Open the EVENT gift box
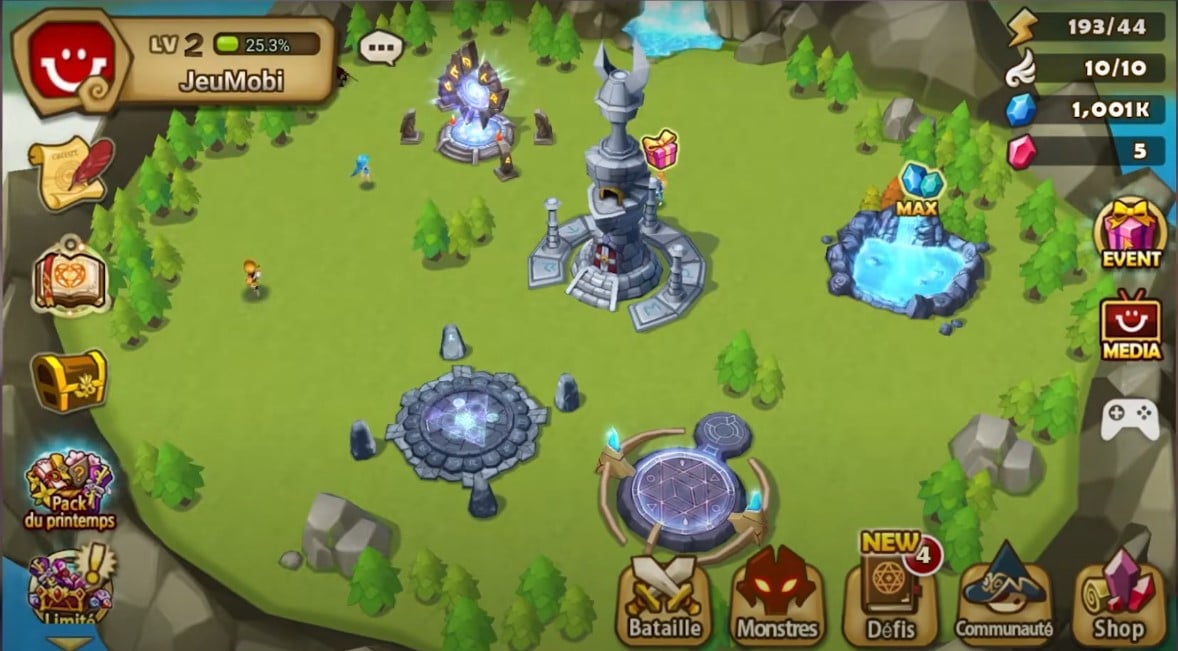Viewport: 1178px width, 651px height. [1132, 232]
